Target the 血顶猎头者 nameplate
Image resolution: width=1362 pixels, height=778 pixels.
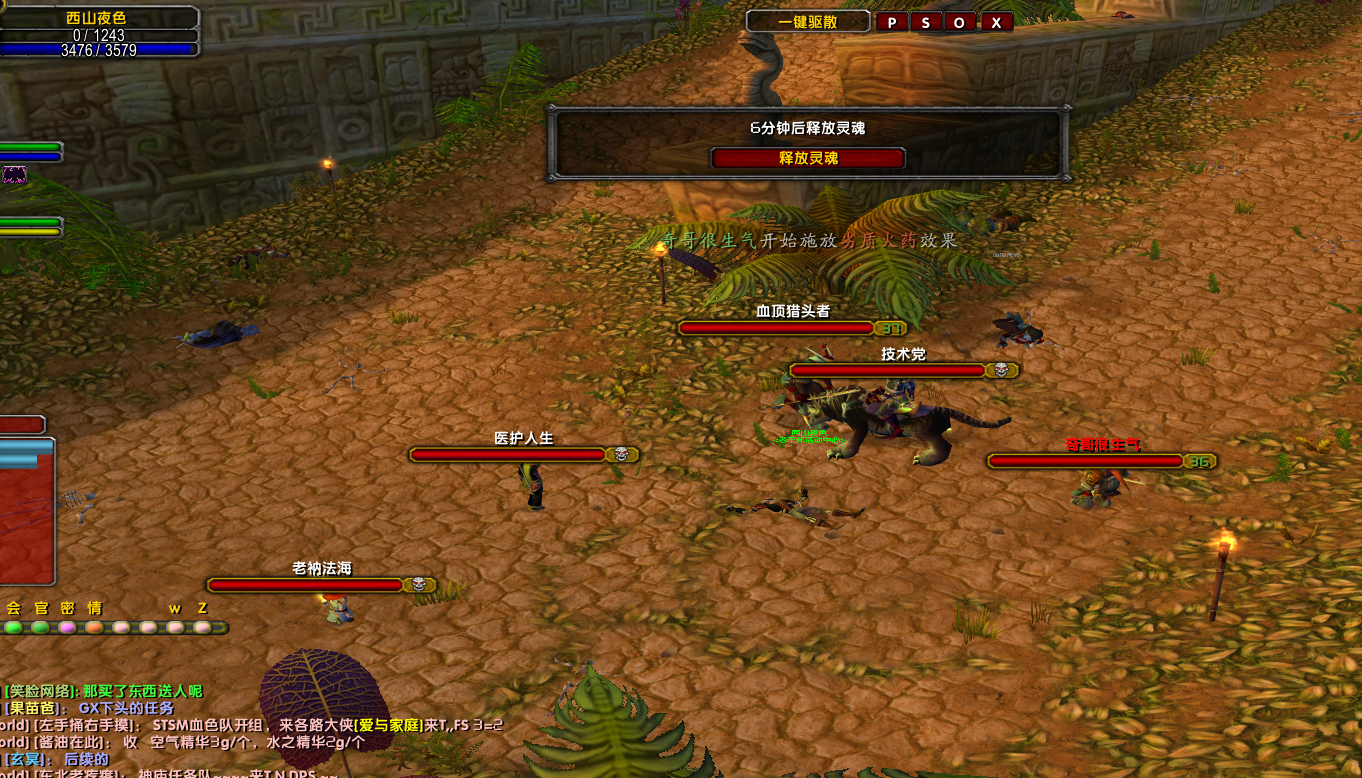(776, 328)
